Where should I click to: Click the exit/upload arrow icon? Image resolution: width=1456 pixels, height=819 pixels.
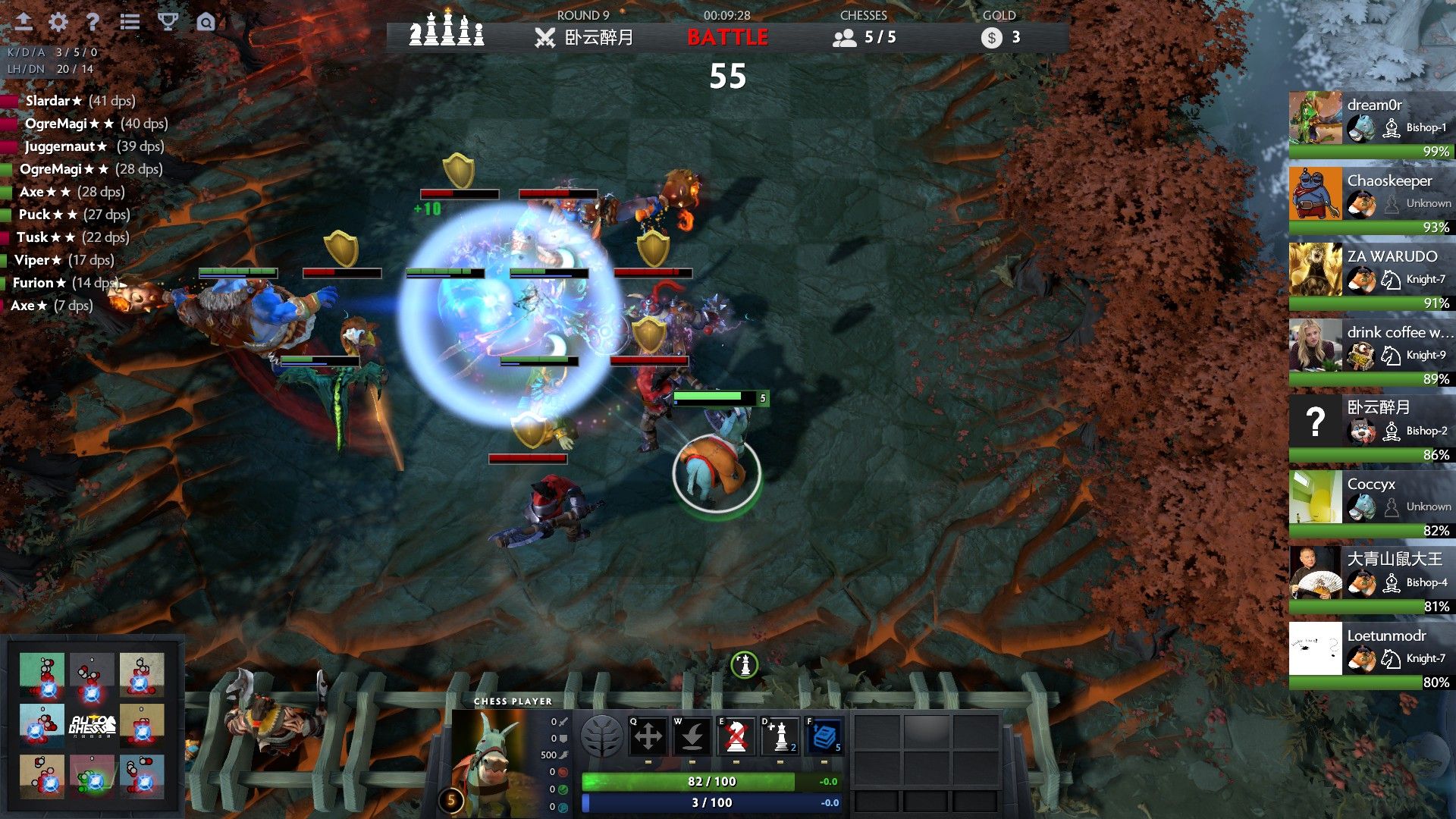[x=22, y=22]
